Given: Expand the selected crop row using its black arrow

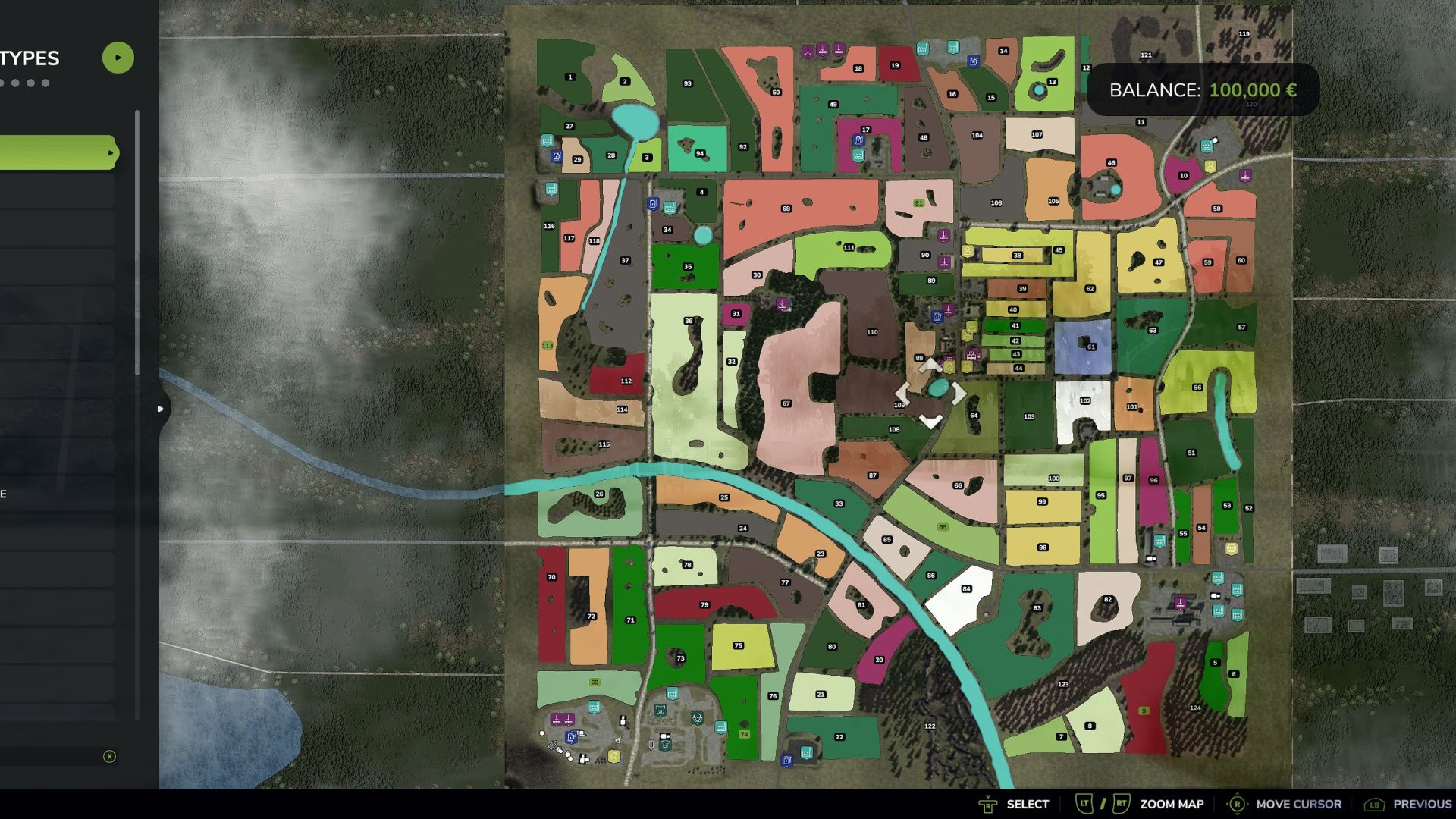Looking at the screenshot, I should (111, 152).
